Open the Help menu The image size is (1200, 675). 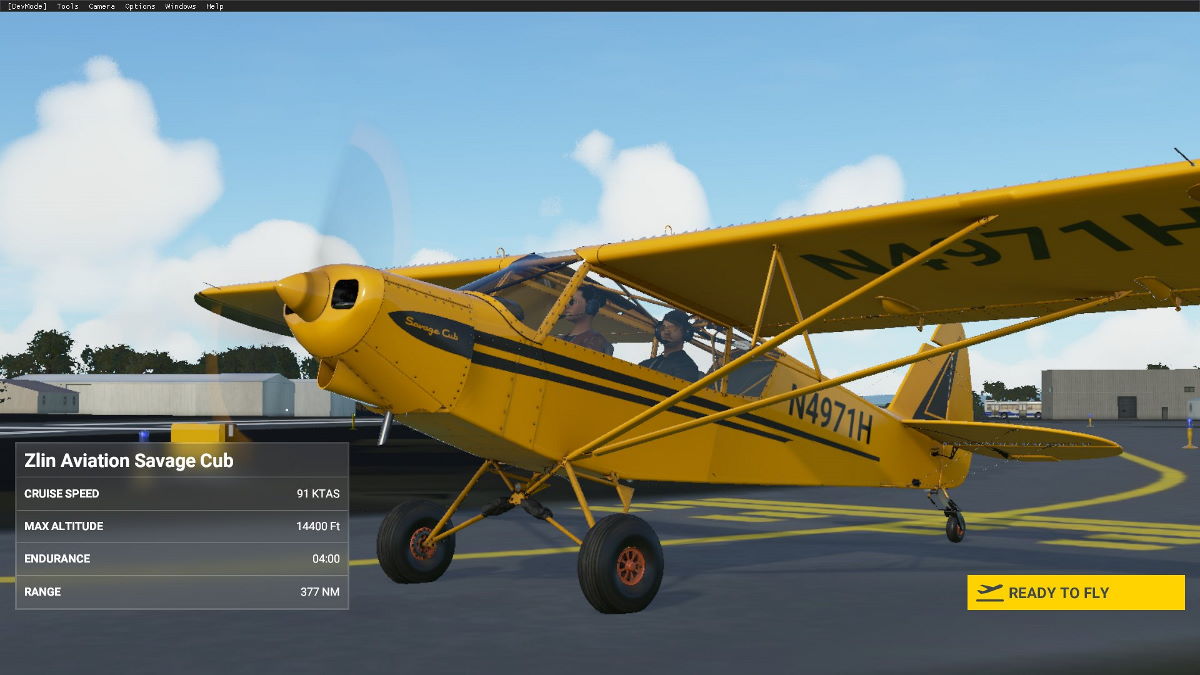point(215,6)
